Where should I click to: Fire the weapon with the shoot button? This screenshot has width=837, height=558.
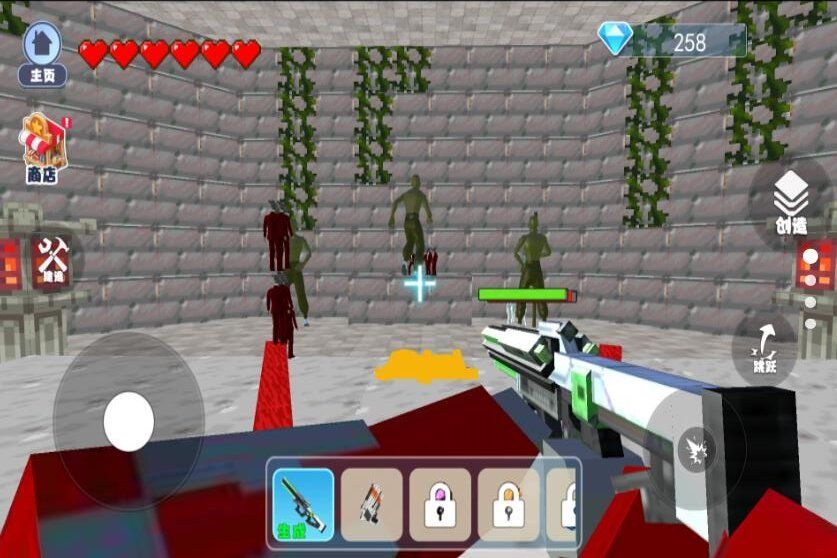pos(695,449)
